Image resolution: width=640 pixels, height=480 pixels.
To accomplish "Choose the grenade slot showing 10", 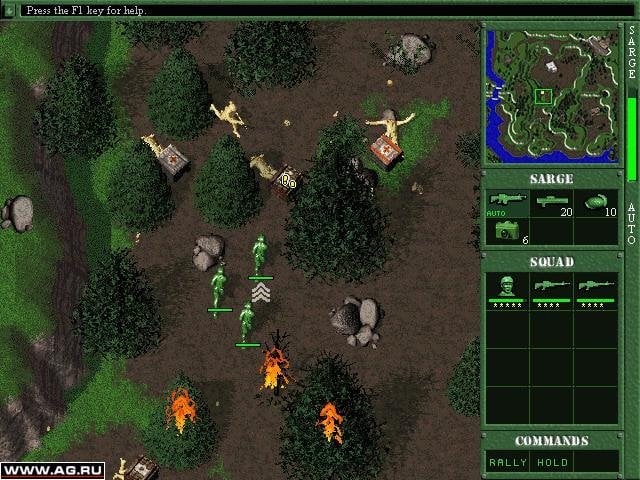I will coord(597,203).
